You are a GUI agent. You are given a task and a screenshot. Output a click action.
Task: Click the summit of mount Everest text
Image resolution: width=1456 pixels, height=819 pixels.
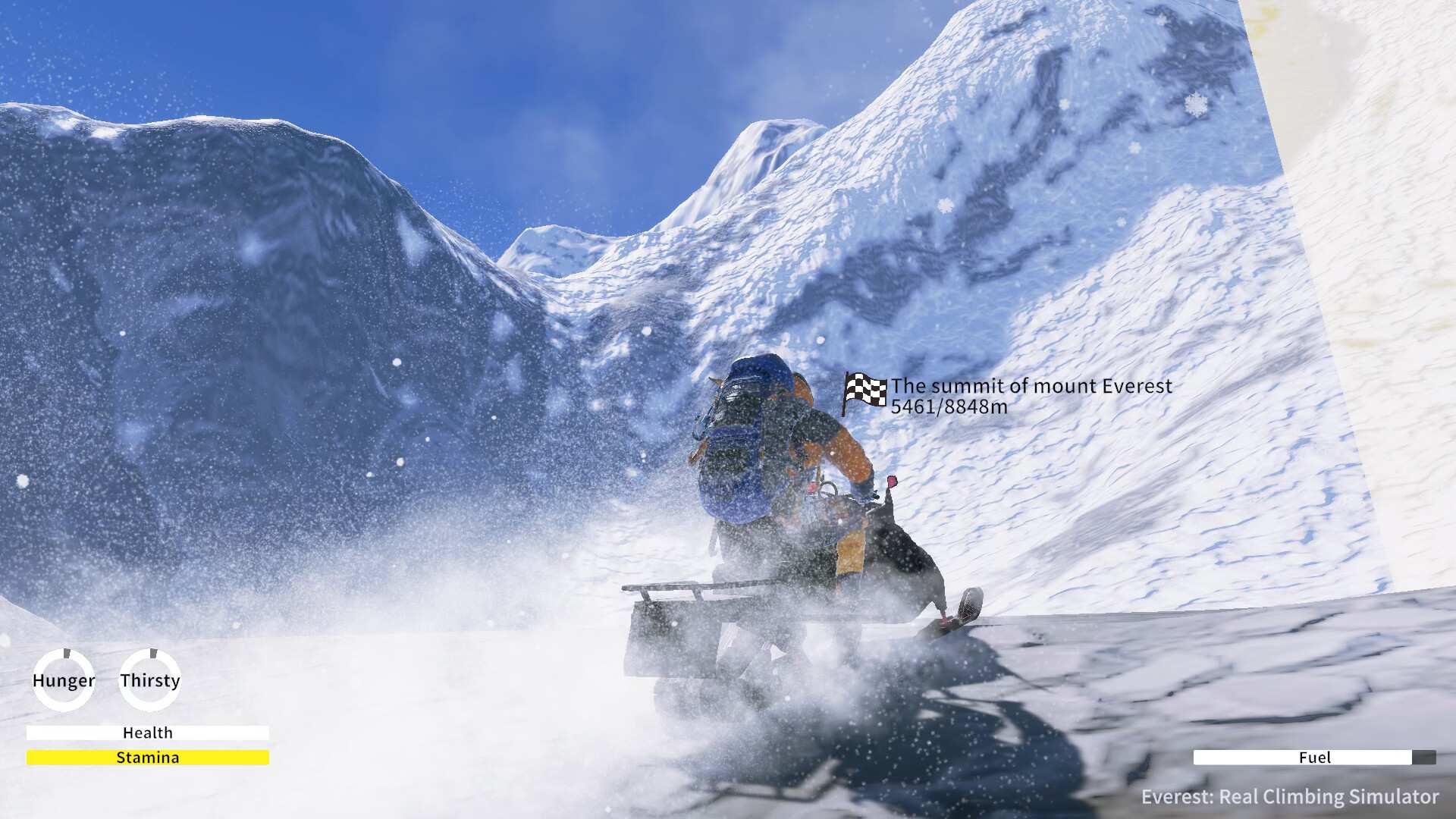[x=1031, y=385]
